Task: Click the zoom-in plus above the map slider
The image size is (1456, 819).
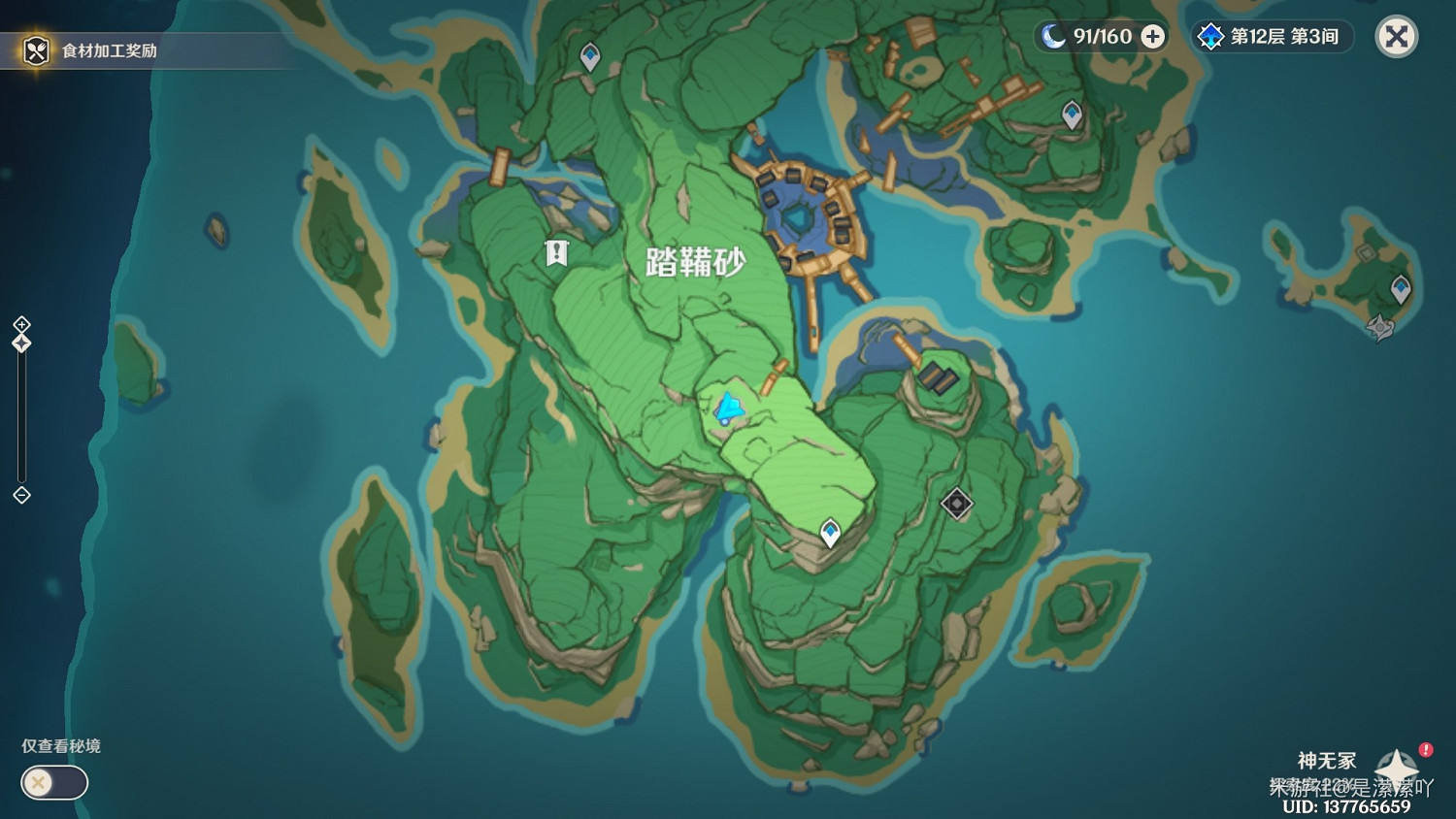Action: [x=21, y=323]
